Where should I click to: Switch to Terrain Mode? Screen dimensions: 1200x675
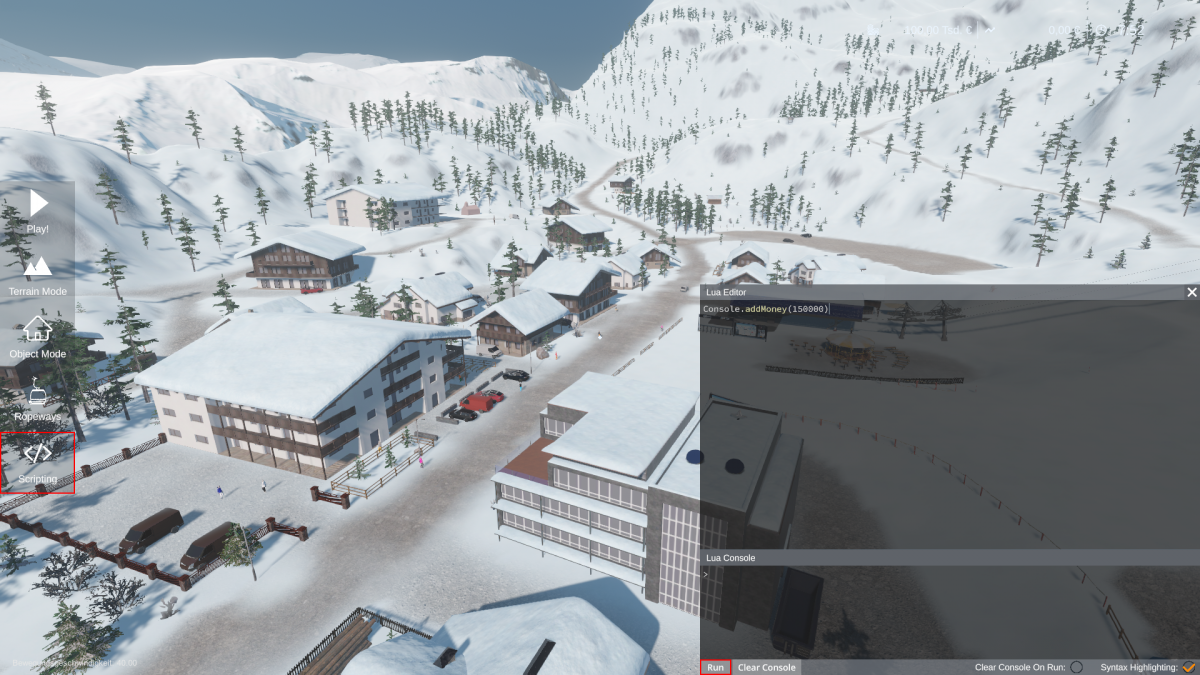(x=38, y=273)
